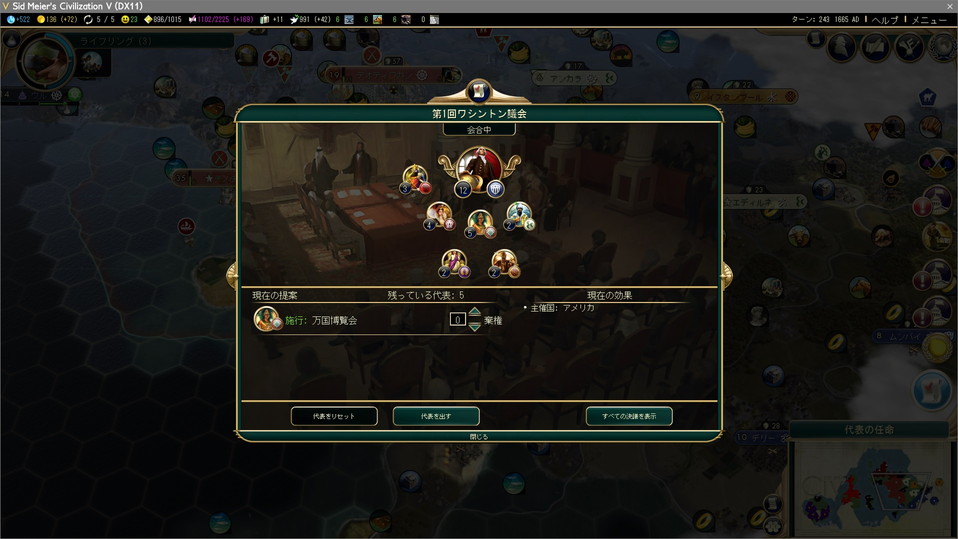Open the ヘルプ help menu

[x=884, y=20]
